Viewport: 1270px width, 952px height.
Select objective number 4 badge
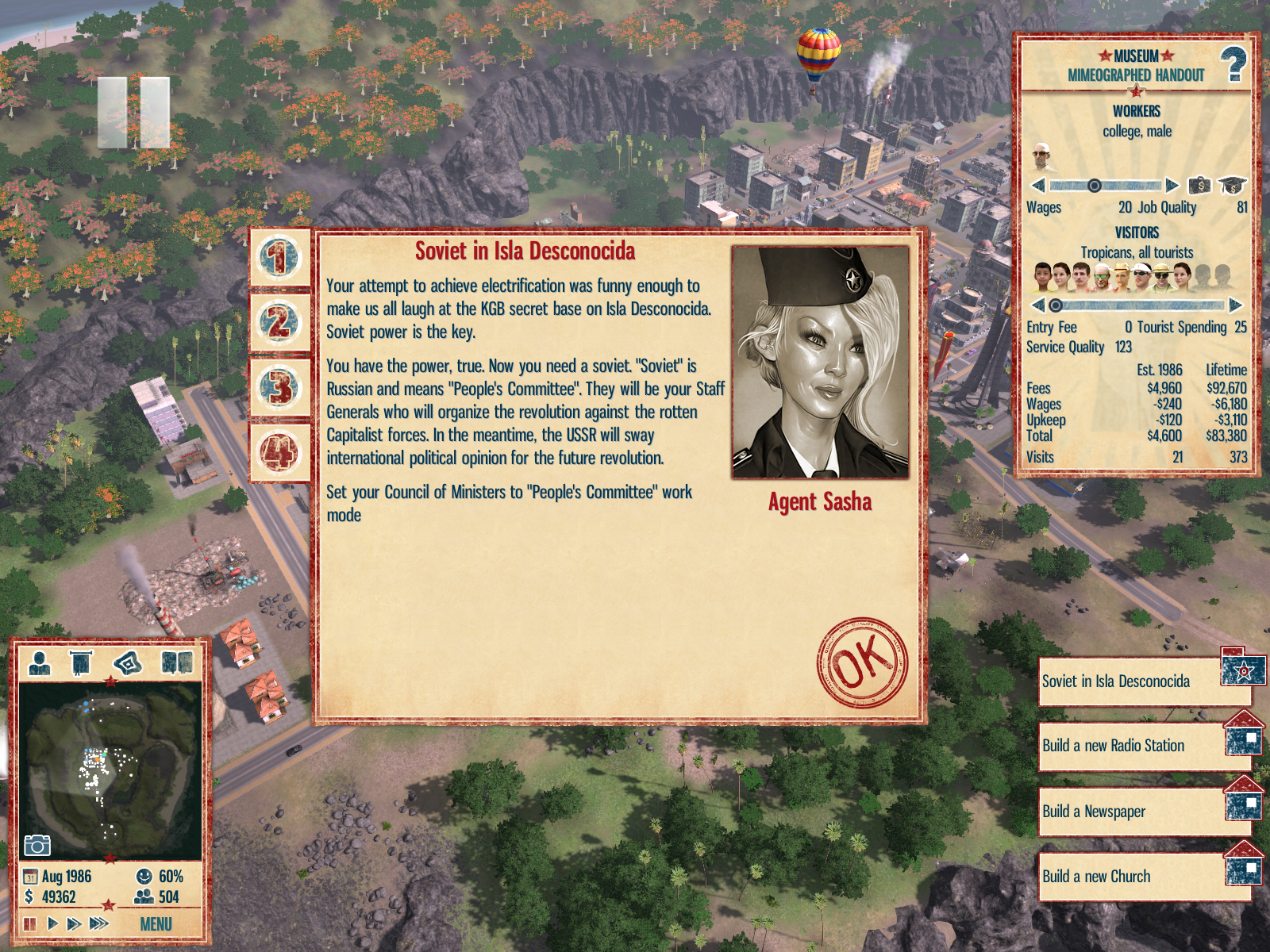click(x=279, y=453)
